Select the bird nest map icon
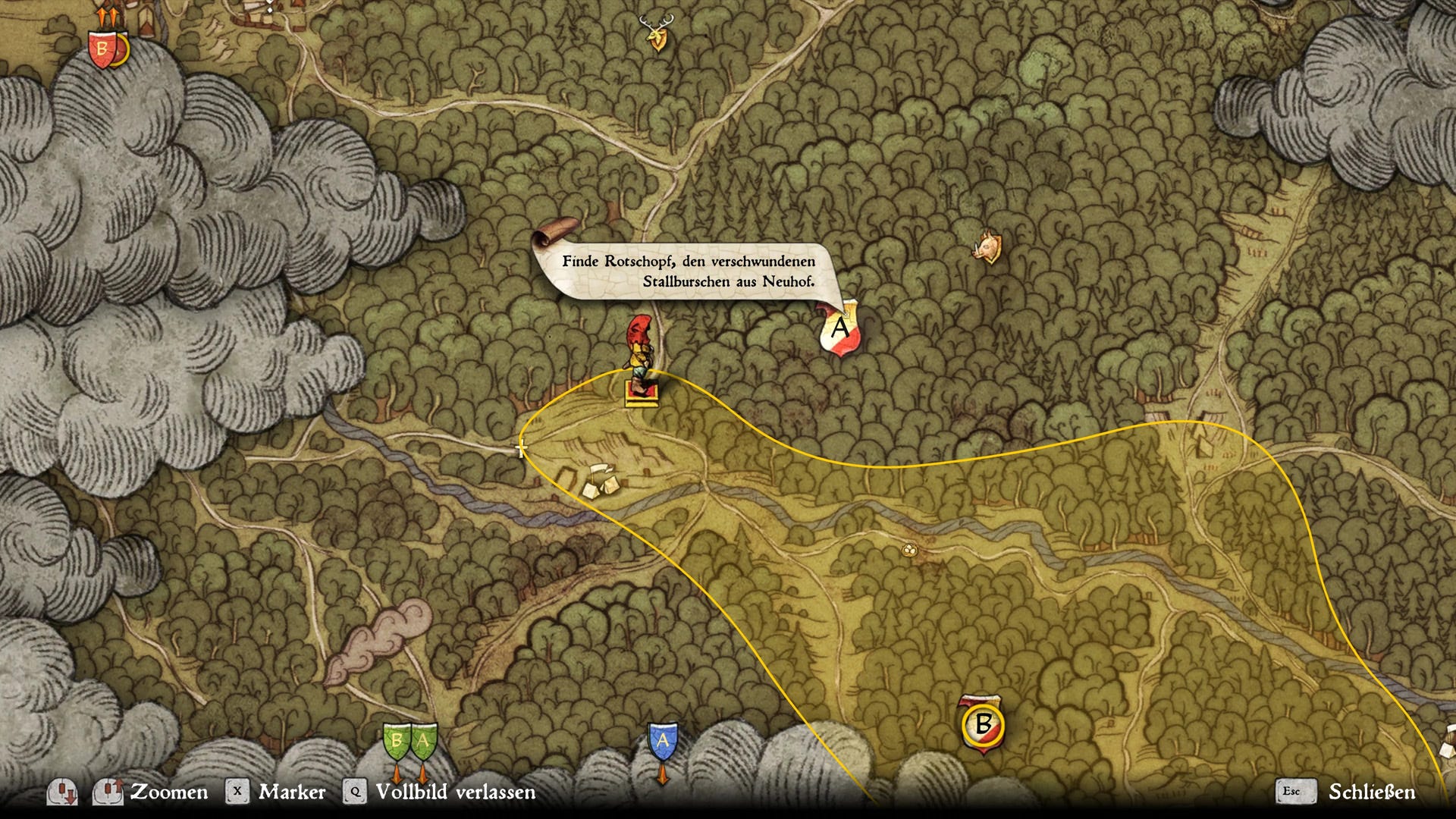The width and height of the screenshot is (1456, 819). tap(908, 550)
